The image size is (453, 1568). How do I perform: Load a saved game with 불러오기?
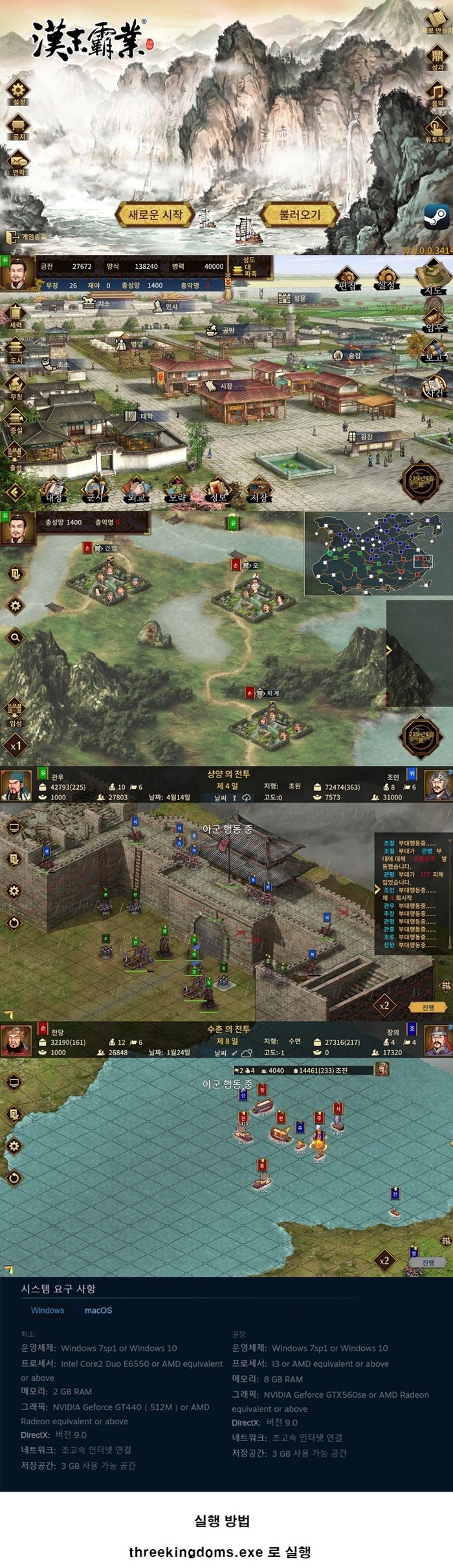coord(299,214)
